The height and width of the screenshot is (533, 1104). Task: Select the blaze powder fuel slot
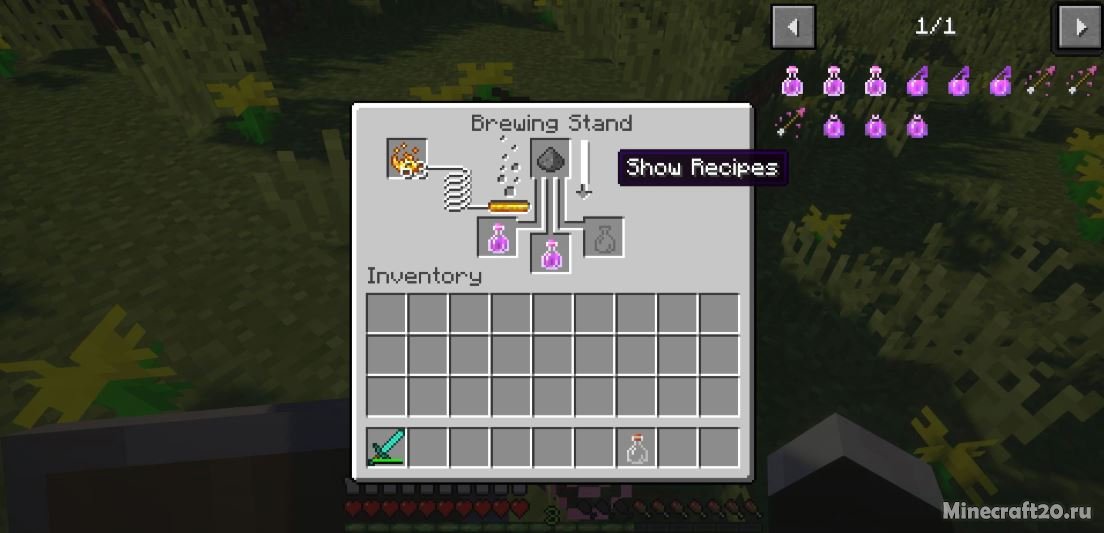point(407,159)
